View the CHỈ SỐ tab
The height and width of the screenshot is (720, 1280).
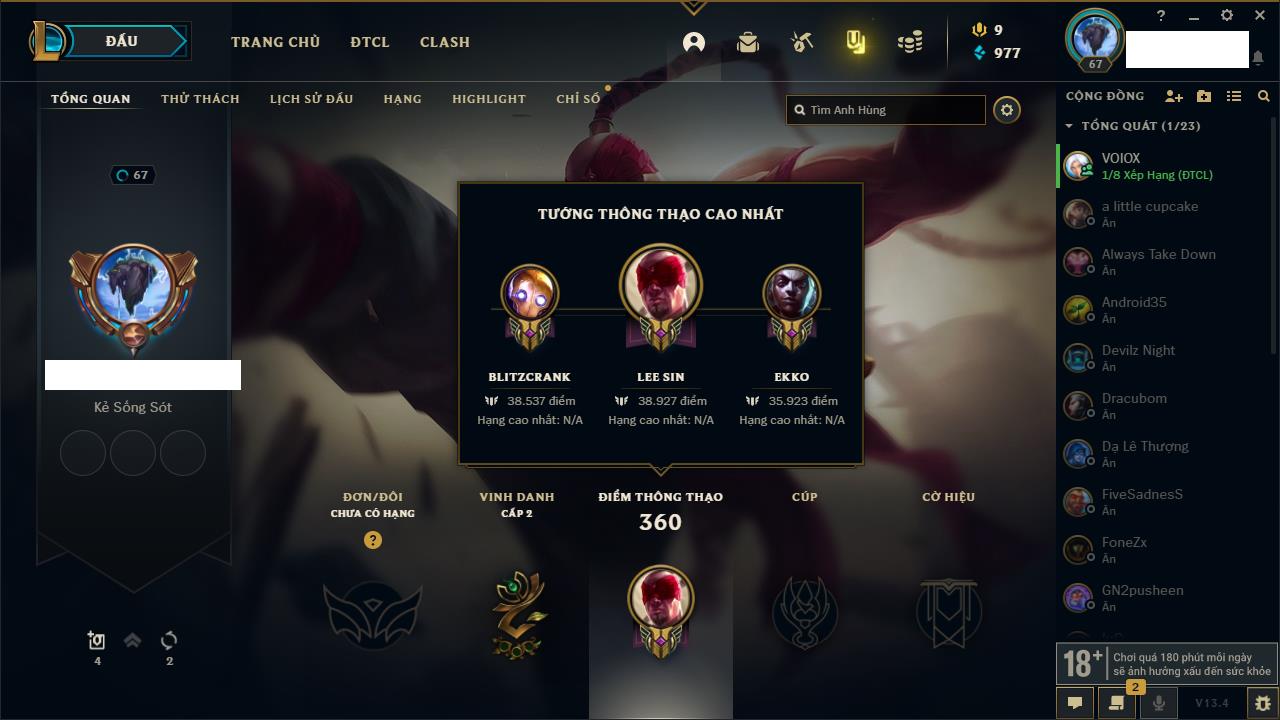point(578,99)
